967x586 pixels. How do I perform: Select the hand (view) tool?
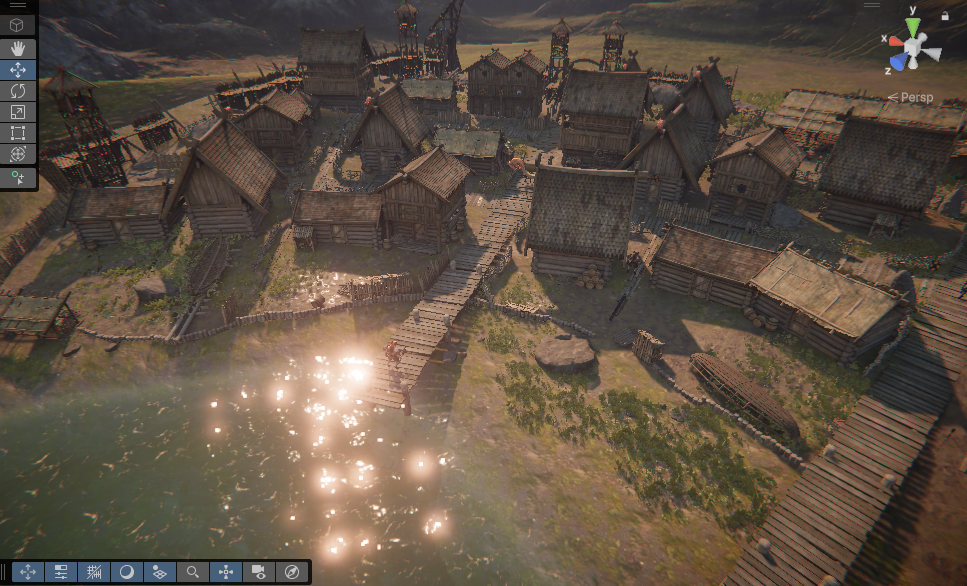click(x=18, y=48)
